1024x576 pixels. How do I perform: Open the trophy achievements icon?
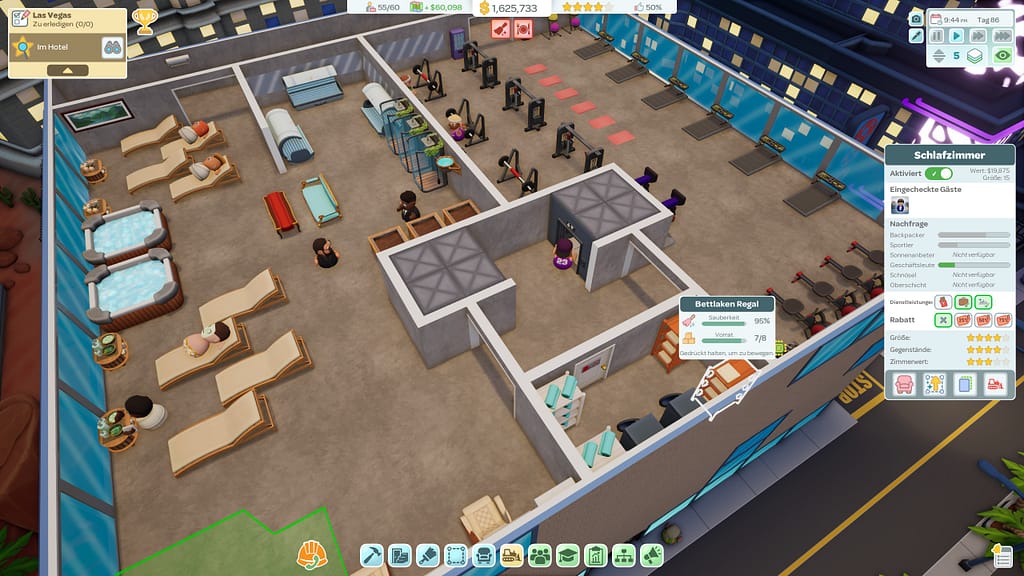click(x=144, y=21)
